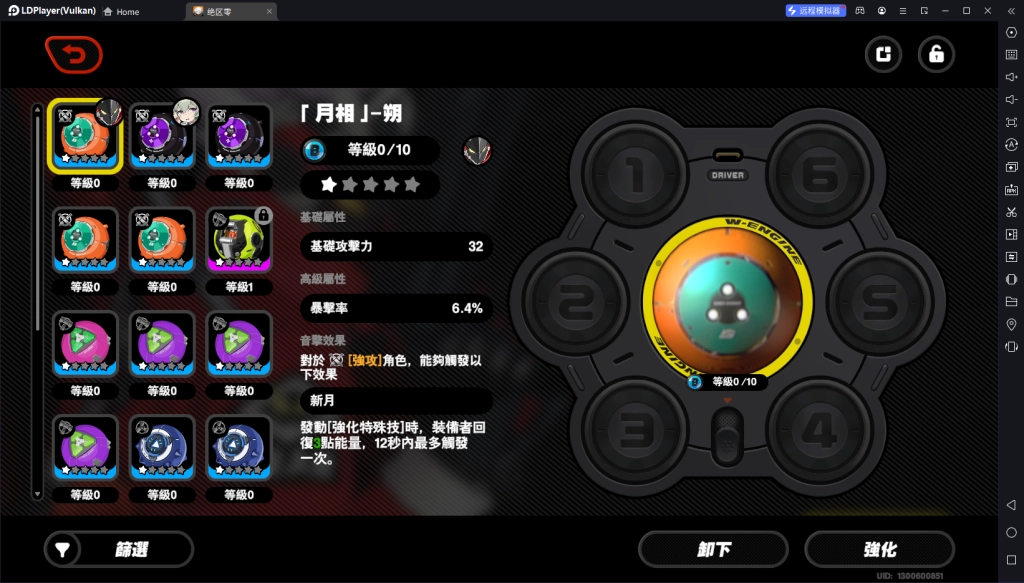Open drive disc slot 4
The width and height of the screenshot is (1024, 583).
tap(819, 430)
